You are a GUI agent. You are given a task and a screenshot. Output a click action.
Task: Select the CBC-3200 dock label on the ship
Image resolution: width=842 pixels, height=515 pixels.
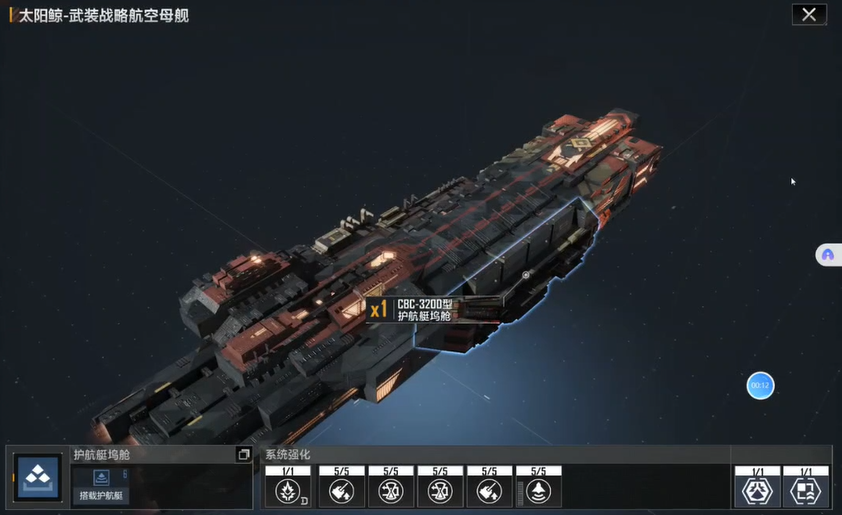tap(423, 309)
